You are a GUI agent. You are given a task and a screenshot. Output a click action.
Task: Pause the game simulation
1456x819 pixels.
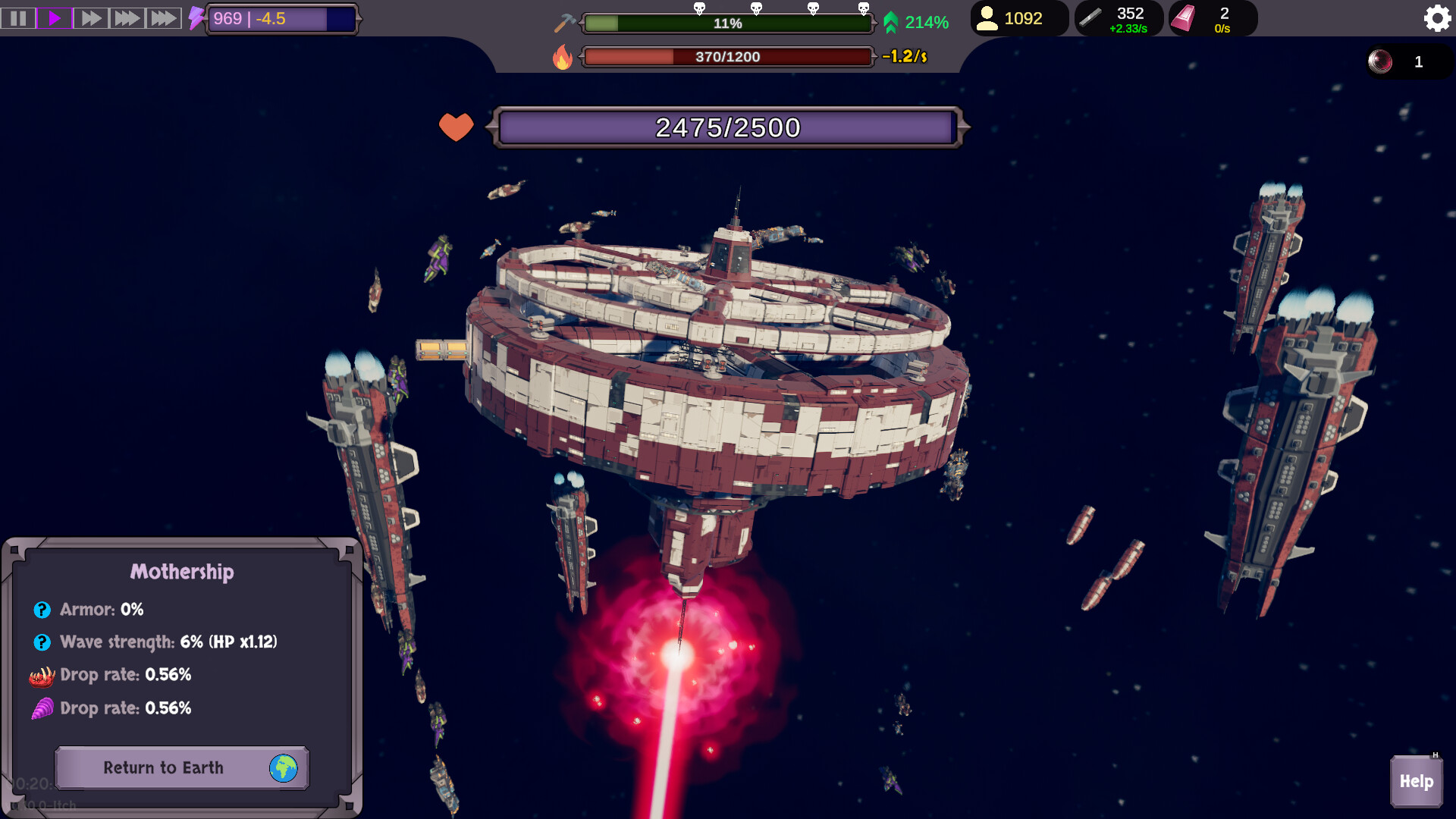pyautogui.click(x=18, y=18)
